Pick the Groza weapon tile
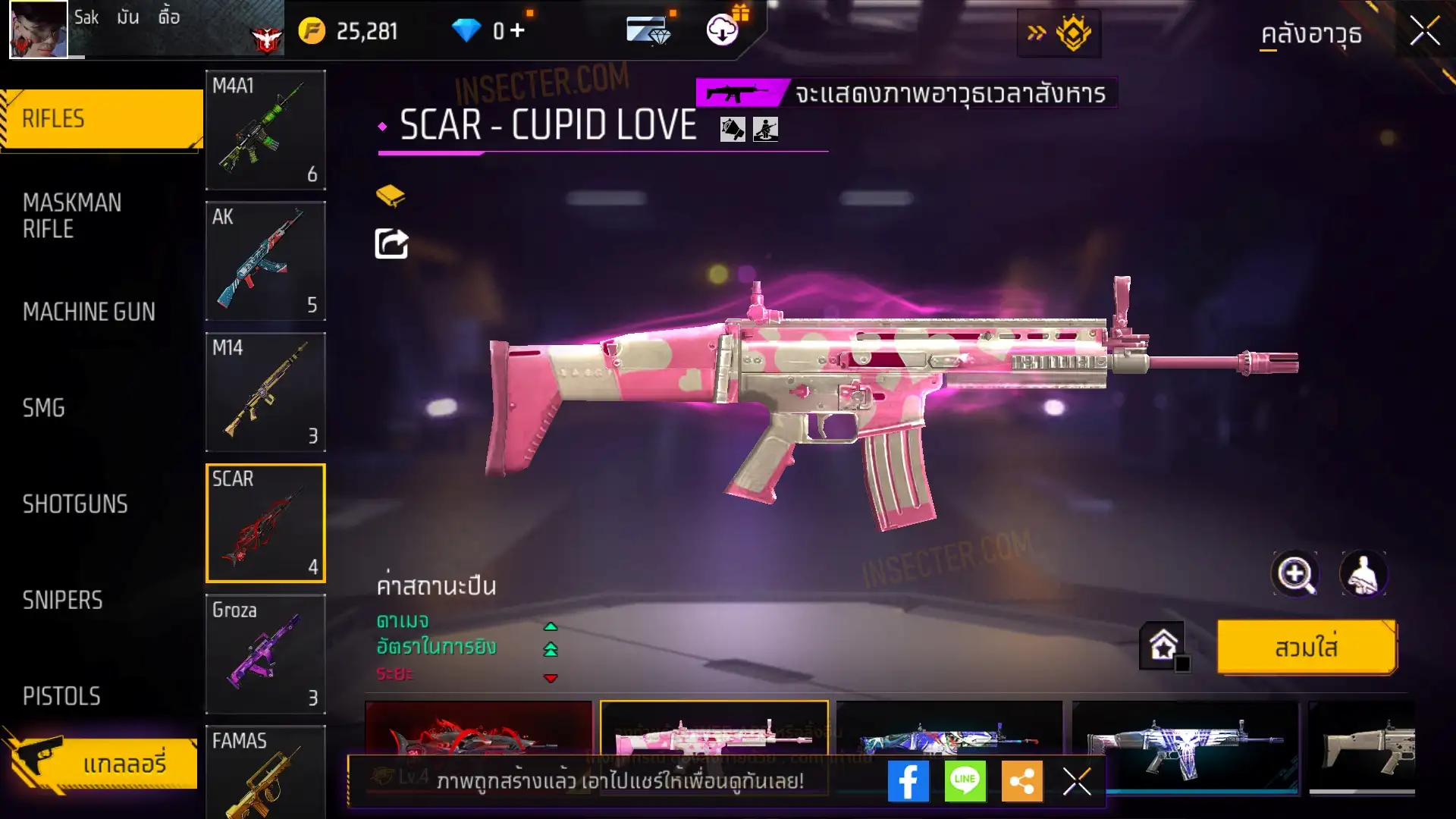Image resolution: width=1456 pixels, height=819 pixels. tap(265, 654)
